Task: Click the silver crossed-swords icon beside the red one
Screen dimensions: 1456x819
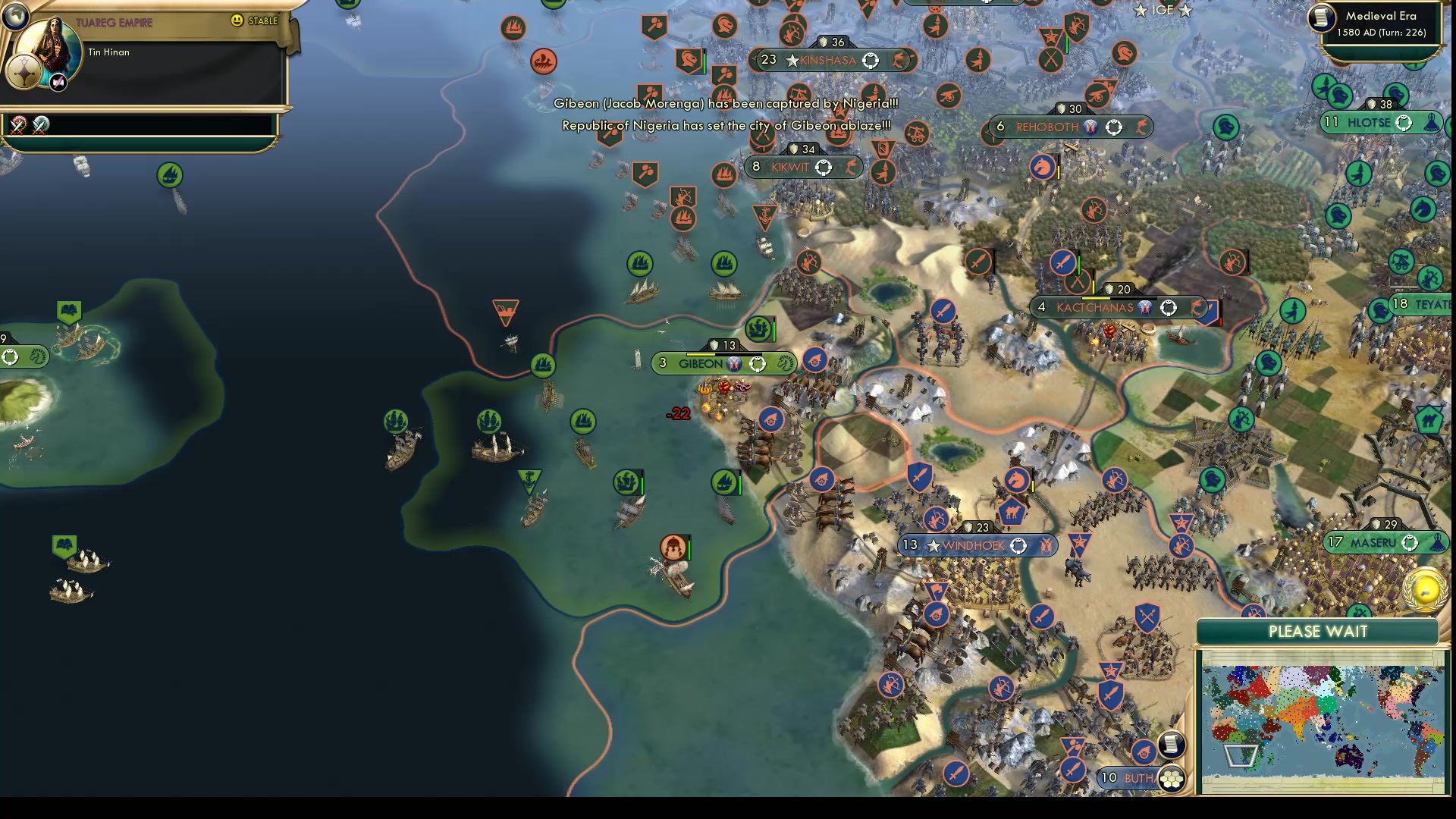Action: 41,126
